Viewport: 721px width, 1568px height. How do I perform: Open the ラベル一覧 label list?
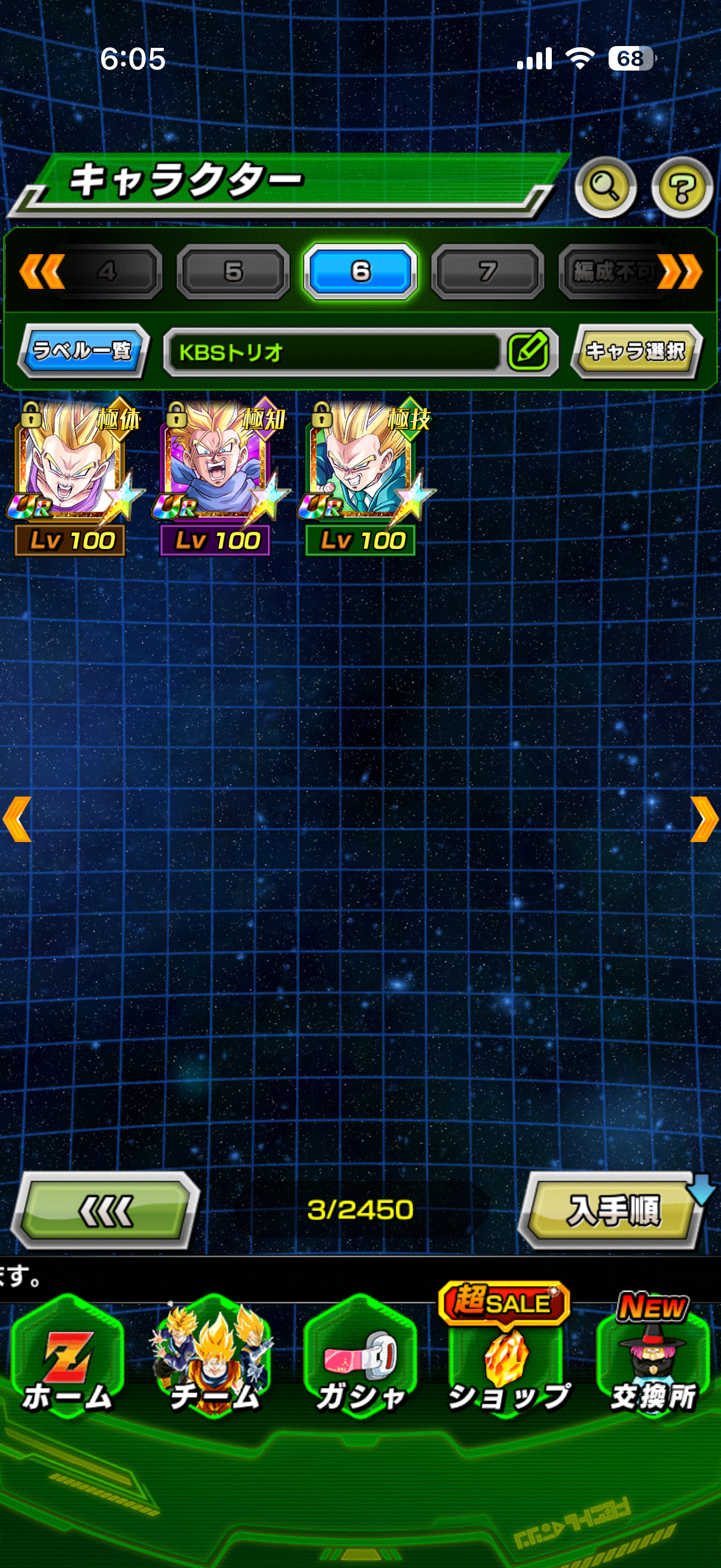(x=83, y=350)
